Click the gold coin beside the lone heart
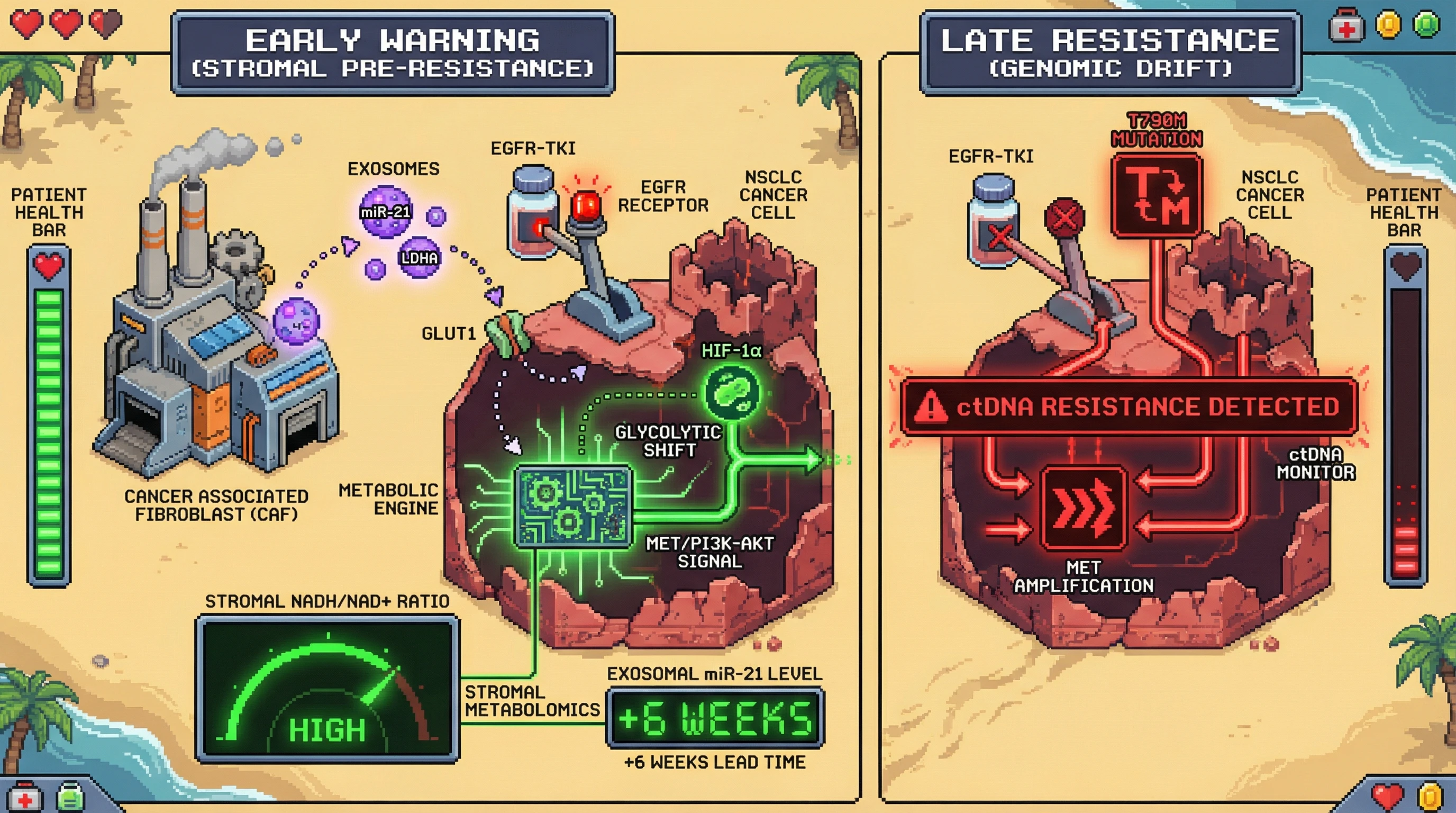The height and width of the screenshot is (813, 1456). [x=1431, y=797]
